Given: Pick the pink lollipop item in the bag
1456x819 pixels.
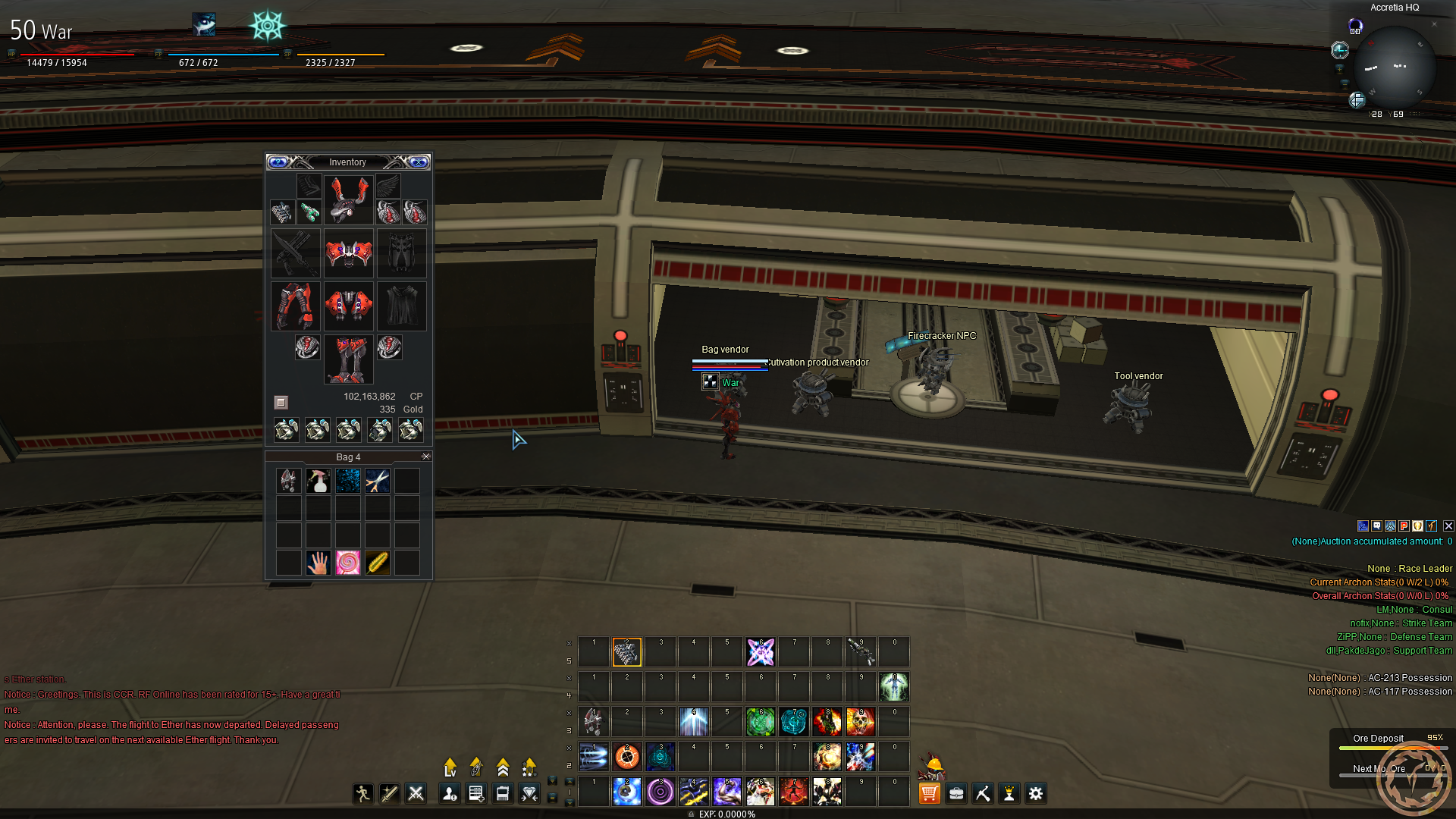Looking at the screenshot, I should point(348,563).
